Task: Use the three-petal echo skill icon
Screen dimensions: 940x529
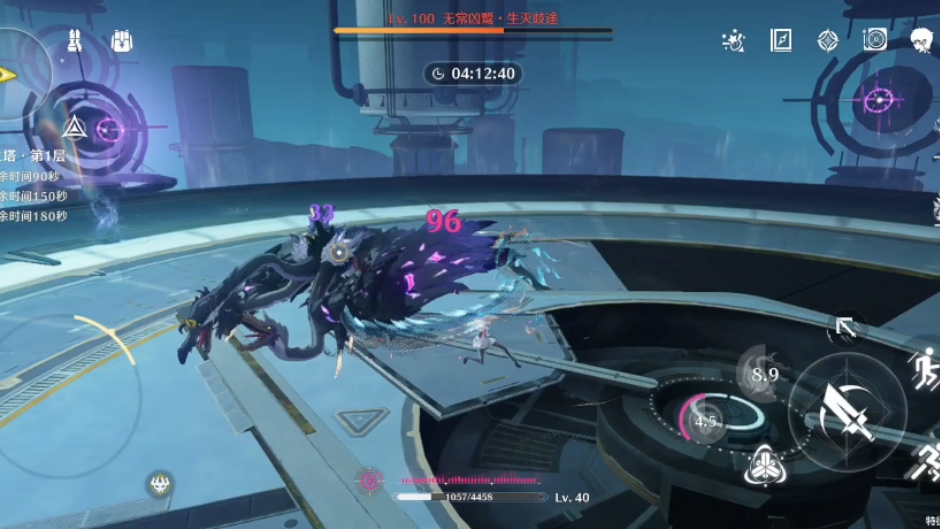Action: [x=763, y=464]
